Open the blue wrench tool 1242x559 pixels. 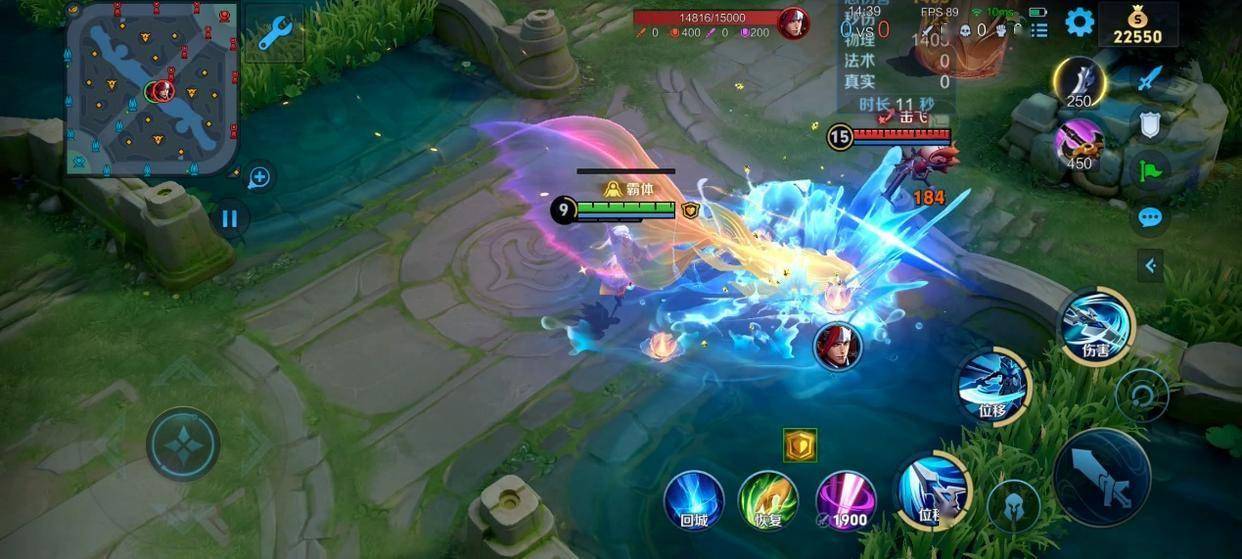click(x=274, y=34)
